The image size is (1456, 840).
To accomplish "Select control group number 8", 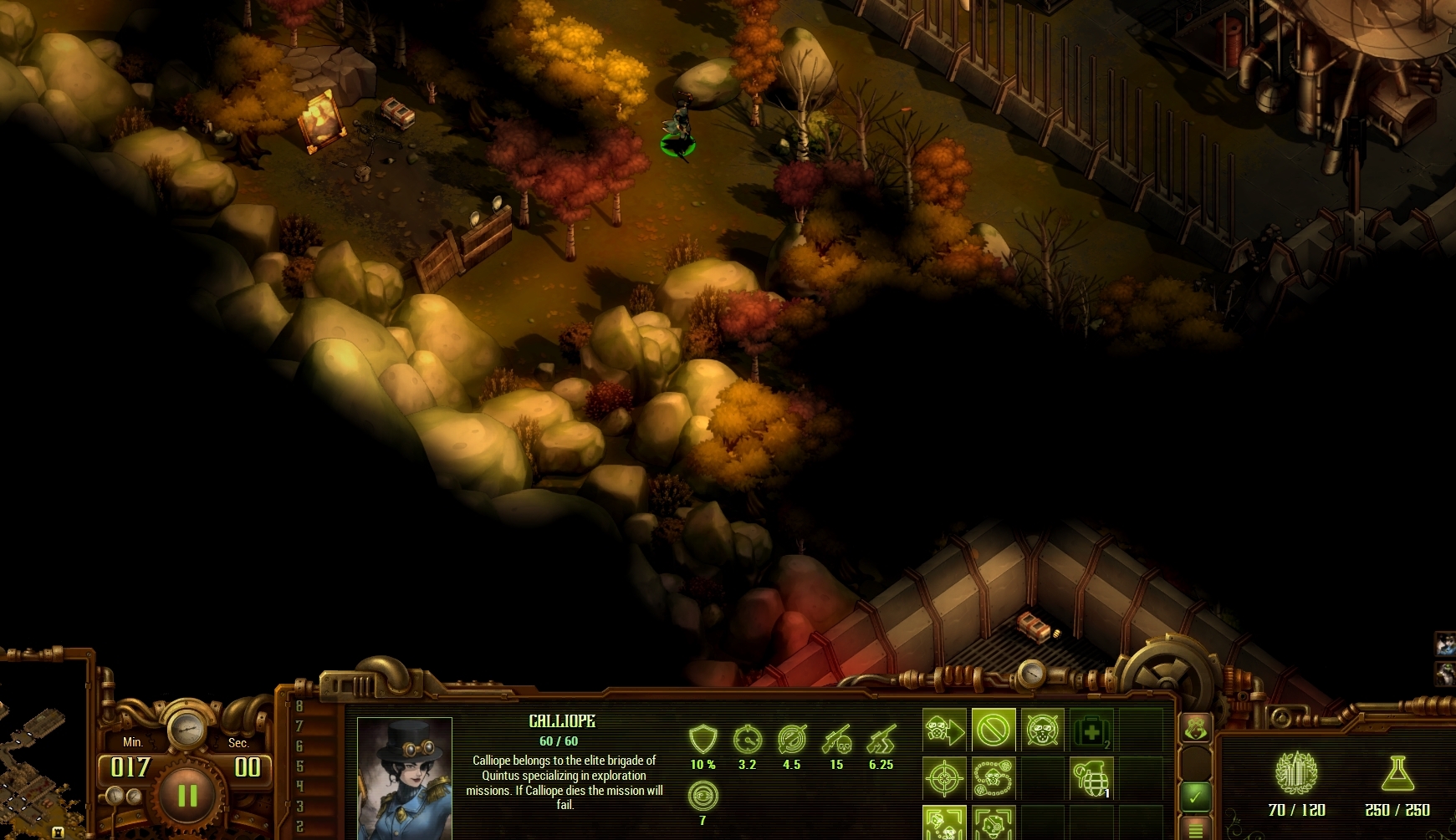I will pos(299,706).
